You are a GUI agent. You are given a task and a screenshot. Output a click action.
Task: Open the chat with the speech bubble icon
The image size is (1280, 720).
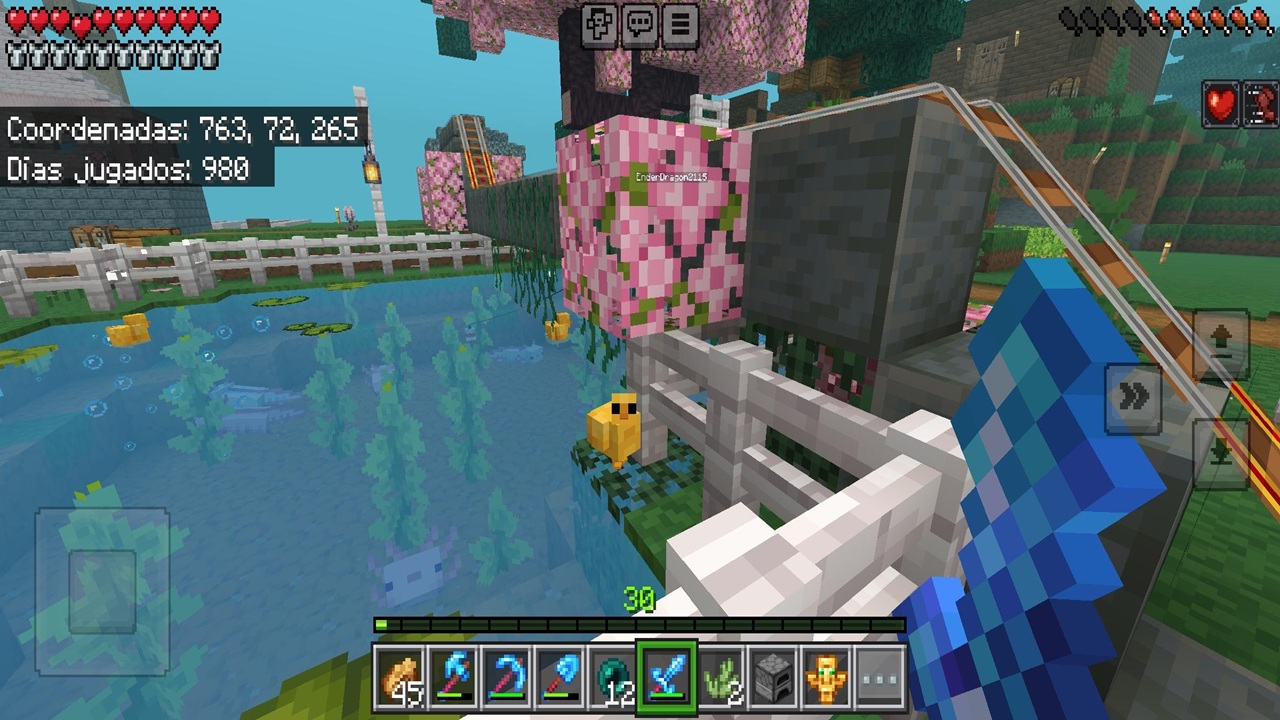(639, 24)
